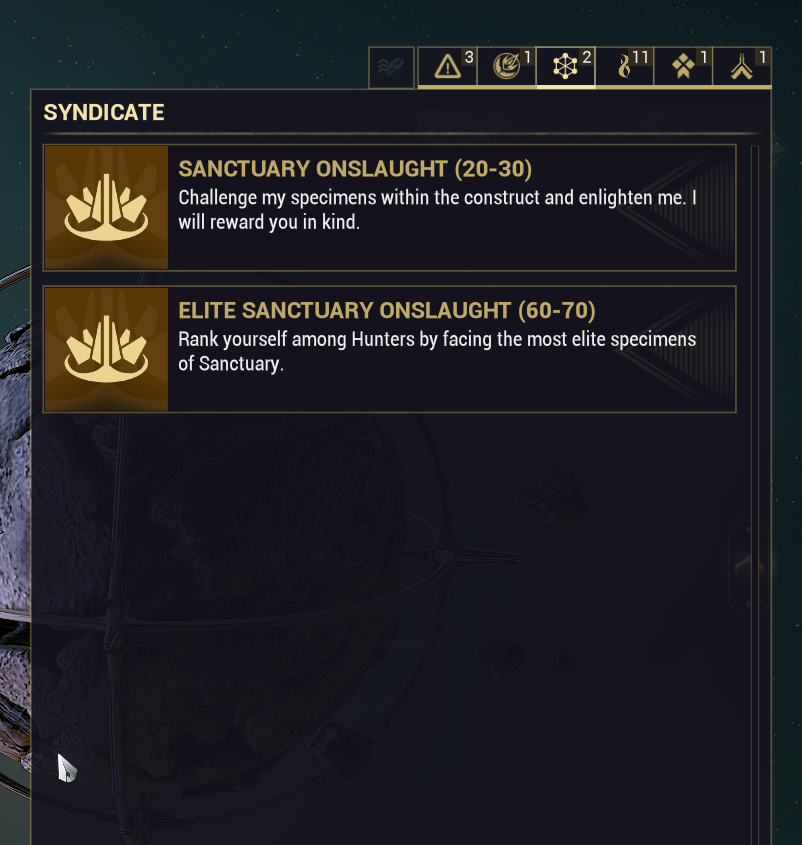
Task: Open the upward arrow emblem tab
Action: tap(742, 67)
